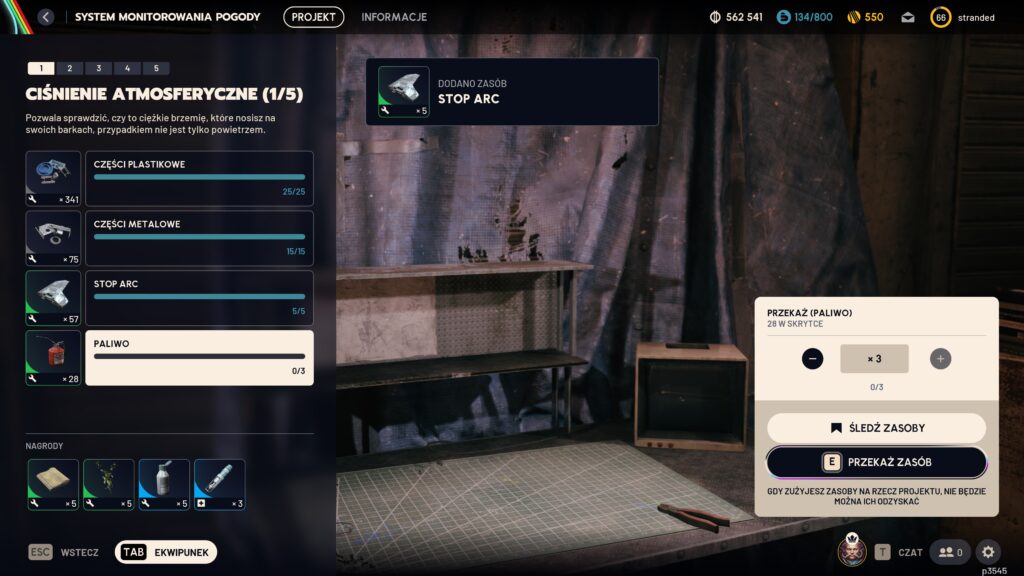
Task: Open the squad members button
Action: point(950,552)
